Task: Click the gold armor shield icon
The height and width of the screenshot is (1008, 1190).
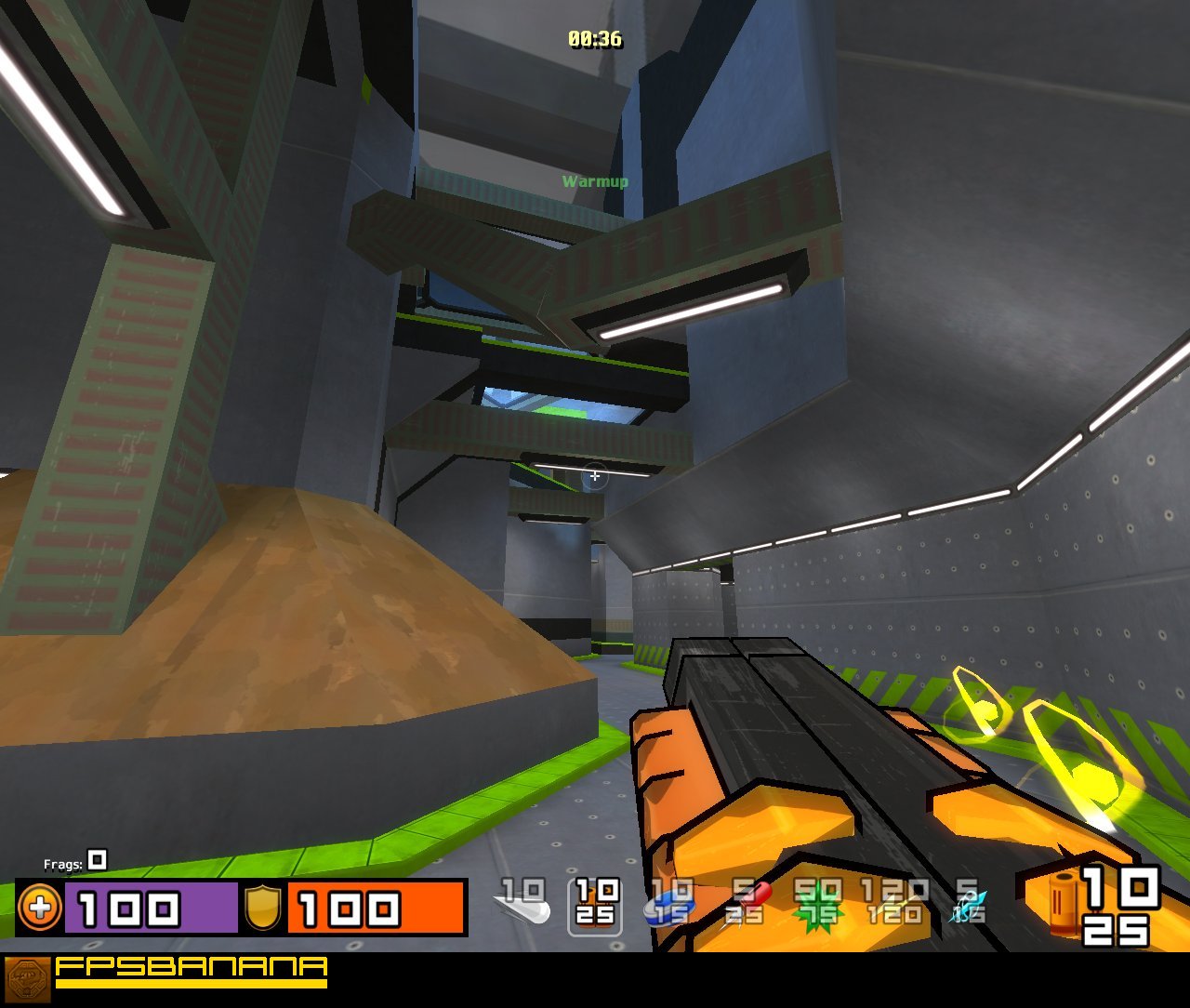Action: pyautogui.click(x=263, y=907)
